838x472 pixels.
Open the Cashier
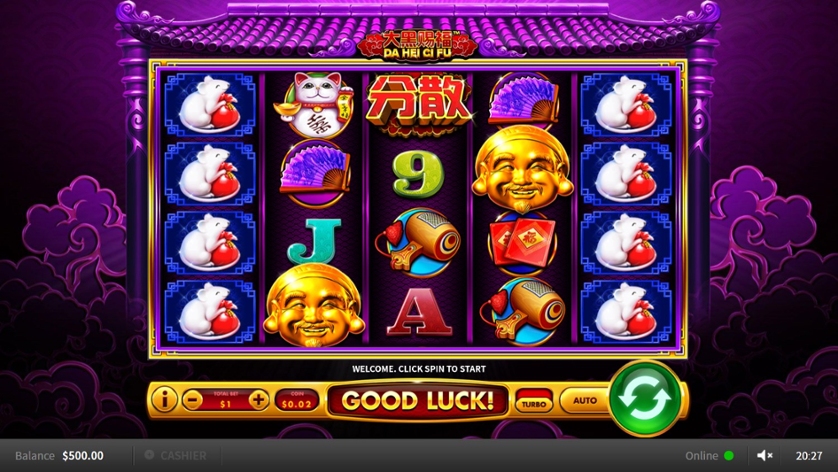(x=175, y=456)
